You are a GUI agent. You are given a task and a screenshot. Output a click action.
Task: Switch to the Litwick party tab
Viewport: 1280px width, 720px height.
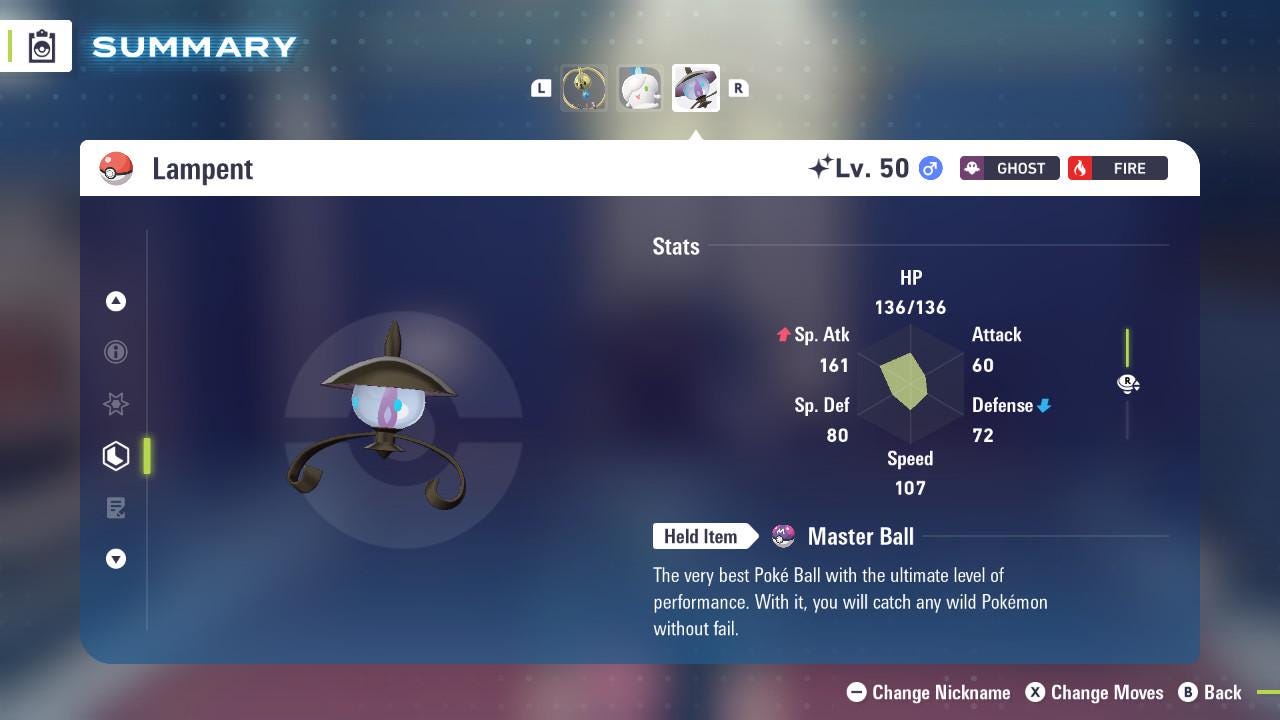[x=640, y=88]
